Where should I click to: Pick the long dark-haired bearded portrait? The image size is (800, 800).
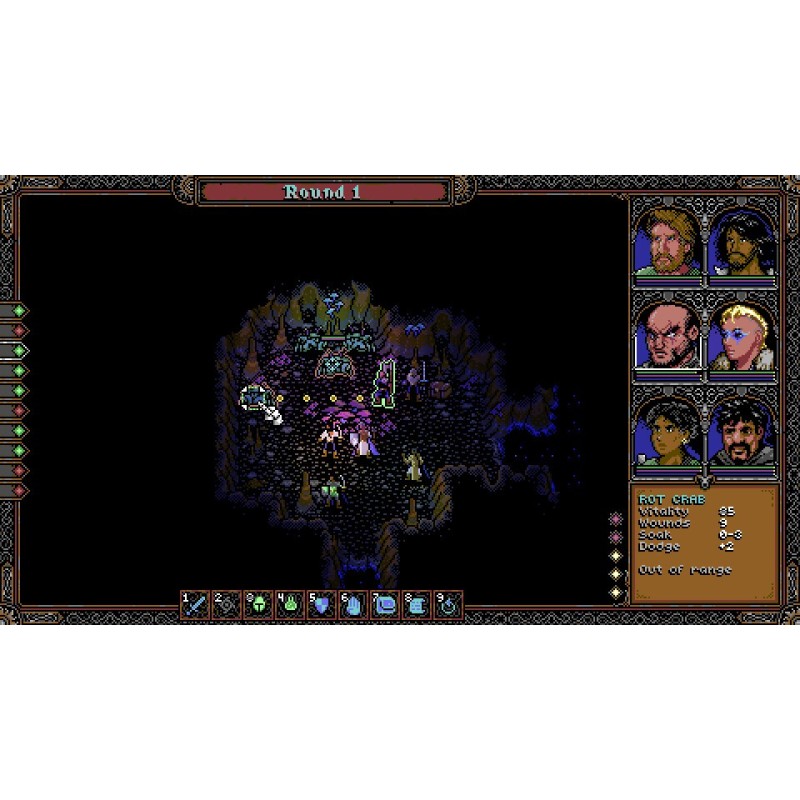pos(741,241)
